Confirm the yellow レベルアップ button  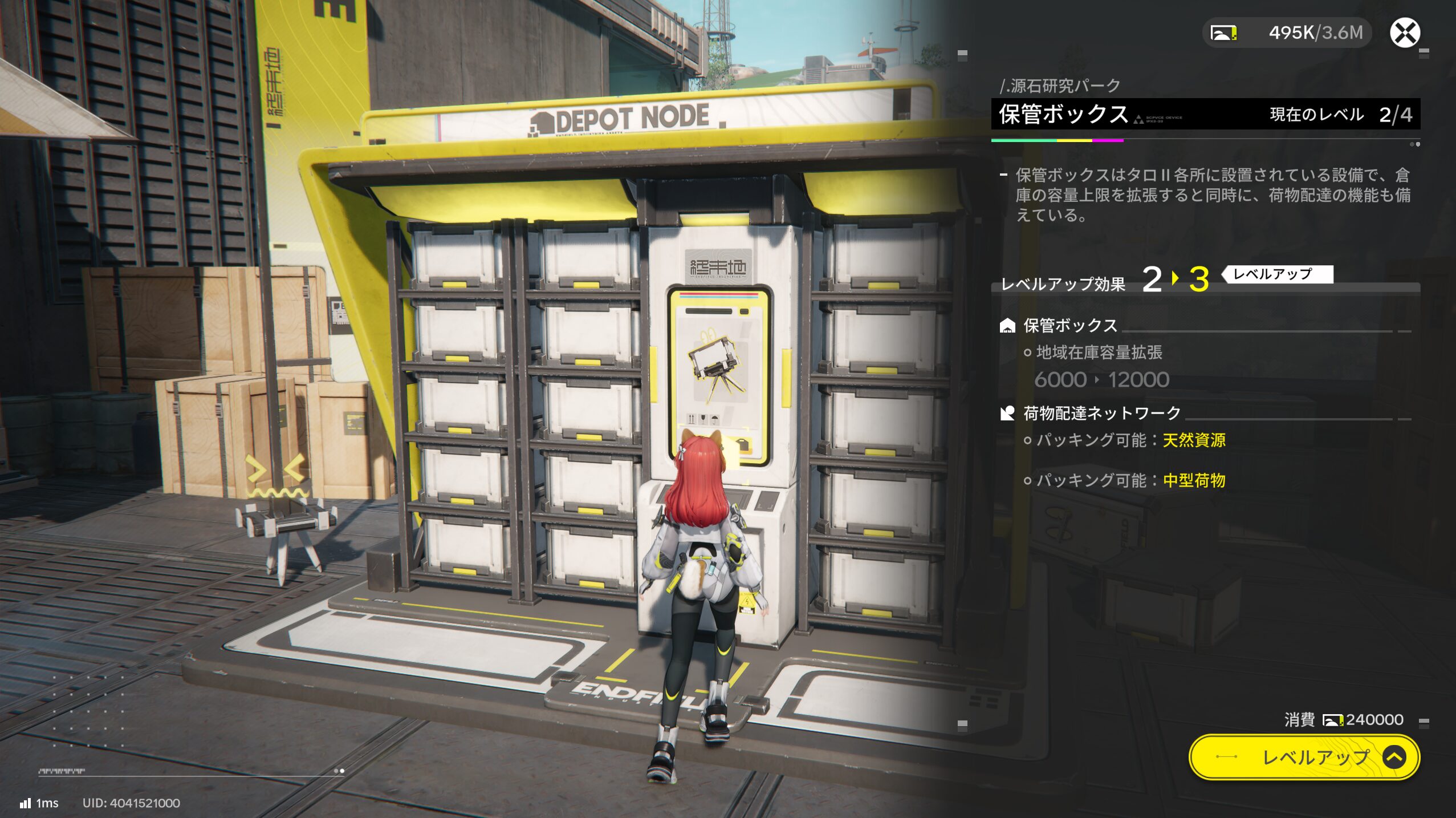click(1303, 757)
